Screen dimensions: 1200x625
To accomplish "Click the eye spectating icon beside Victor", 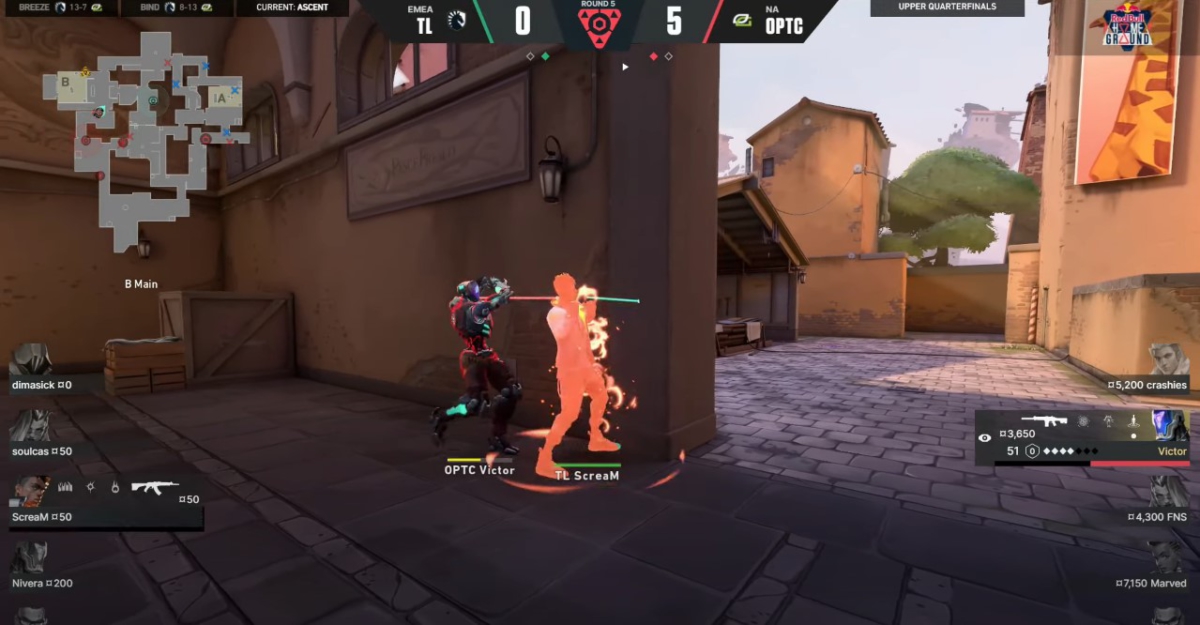I will [985, 438].
